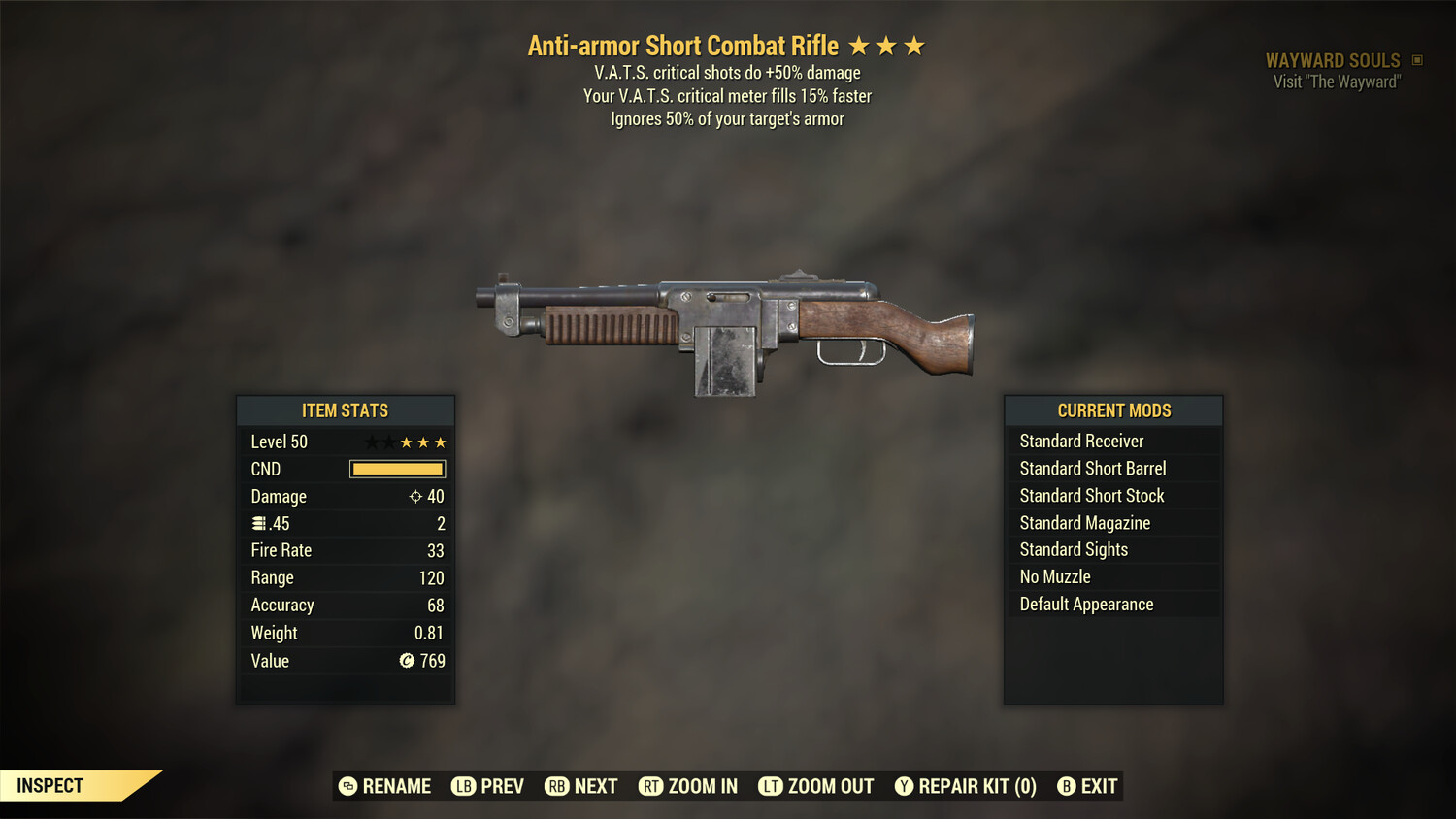Screen dimensions: 1456x819
Task: Click the LT zoom out icon
Action: (x=771, y=786)
